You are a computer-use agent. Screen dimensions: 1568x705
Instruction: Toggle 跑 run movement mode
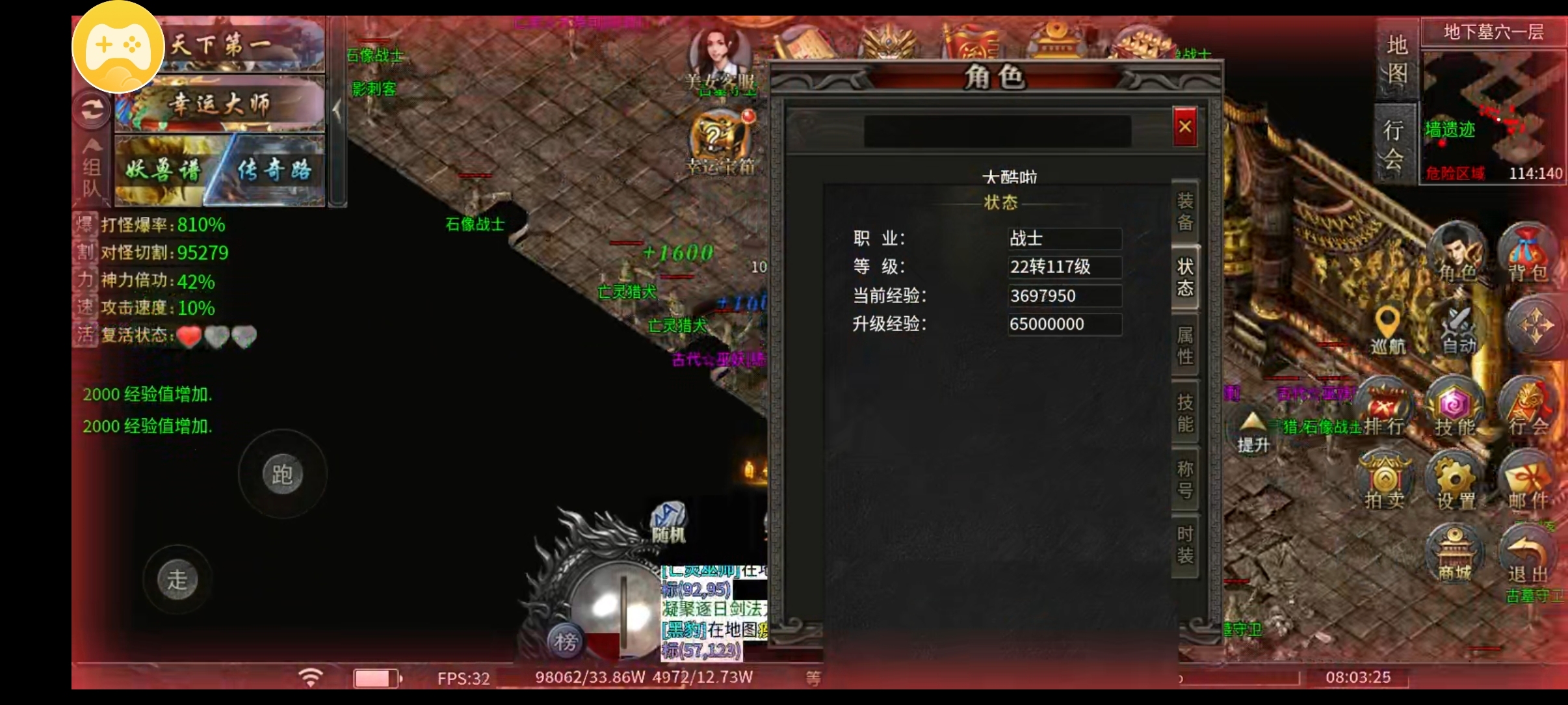point(282,475)
